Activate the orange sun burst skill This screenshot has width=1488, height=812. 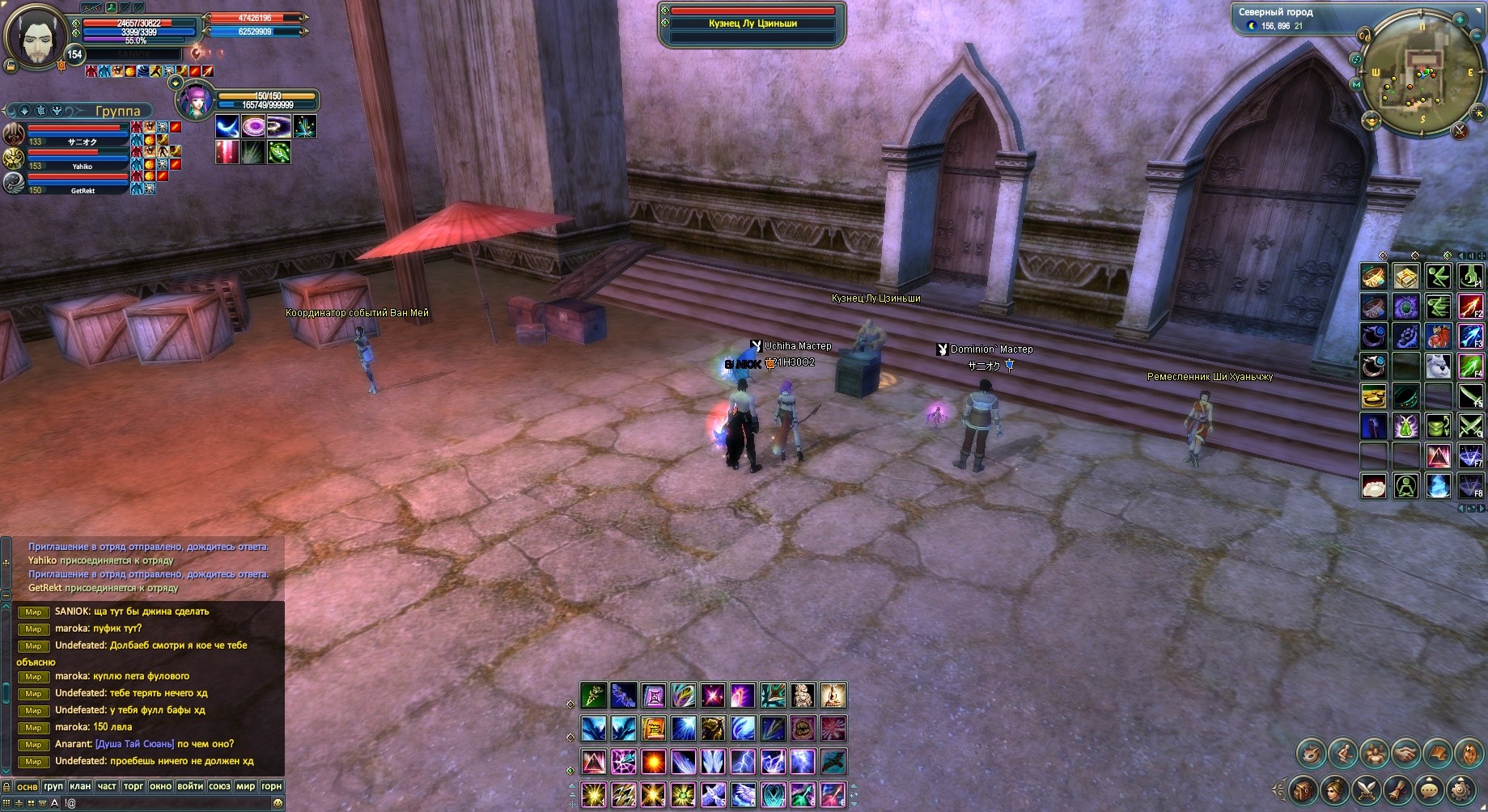(654, 762)
